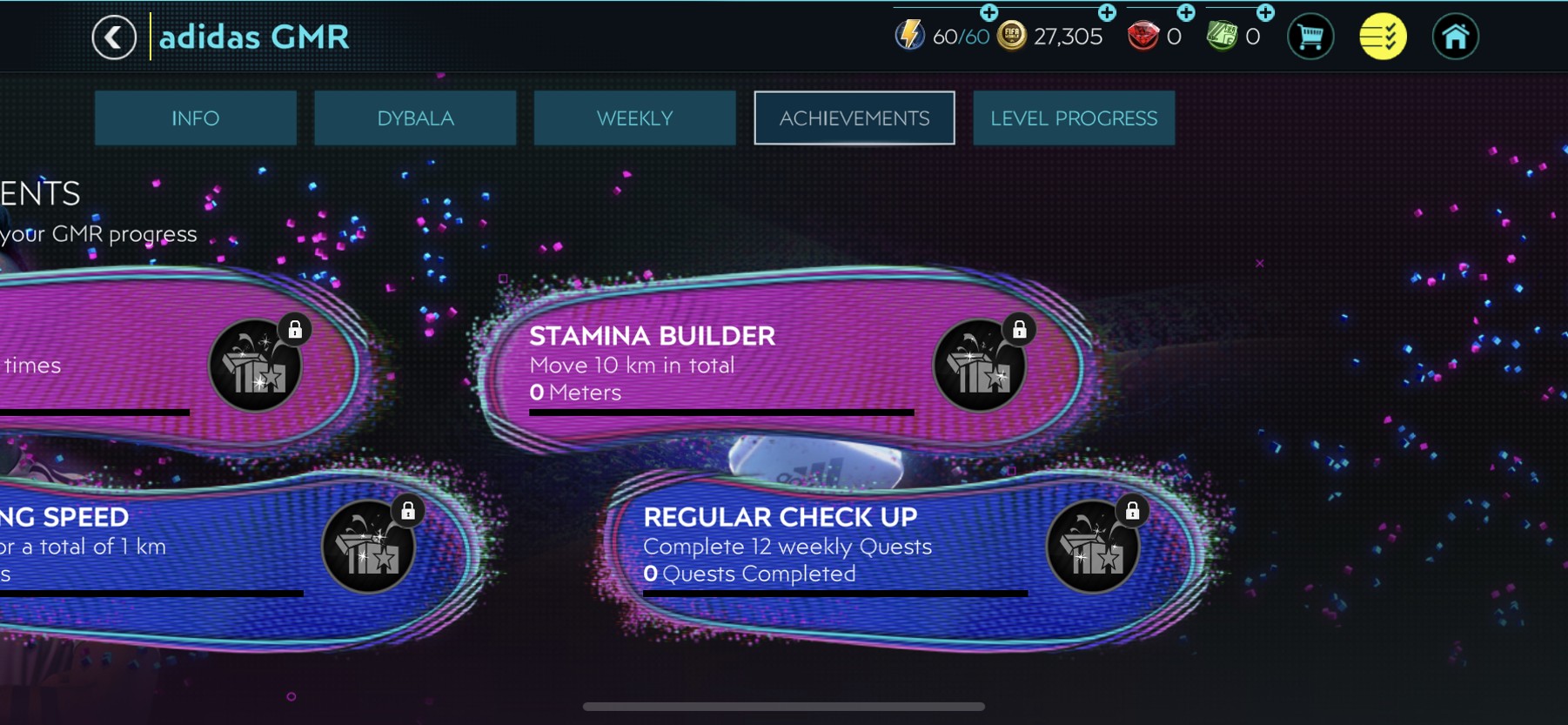Image resolution: width=1568 pixels, height=725 pixels.
Task: Select the WEEKLY tab
Action: click(x=634, y=118)
